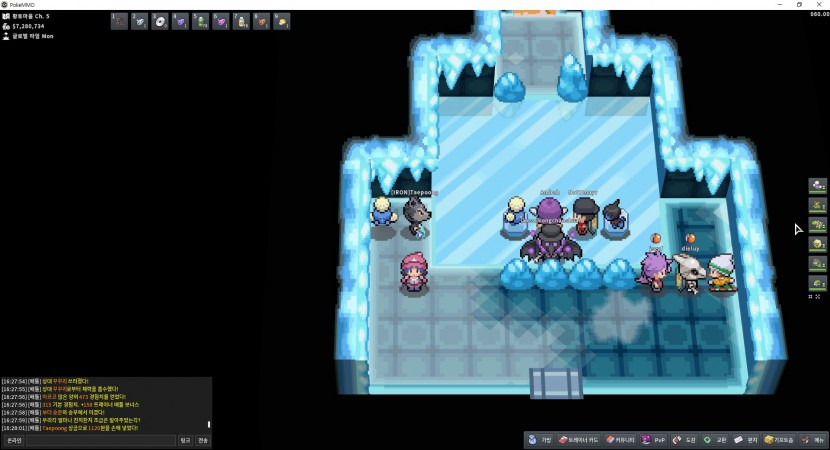Open the 온라인 chat channel selector
The image size is (830, 450).
pos(14,440)
